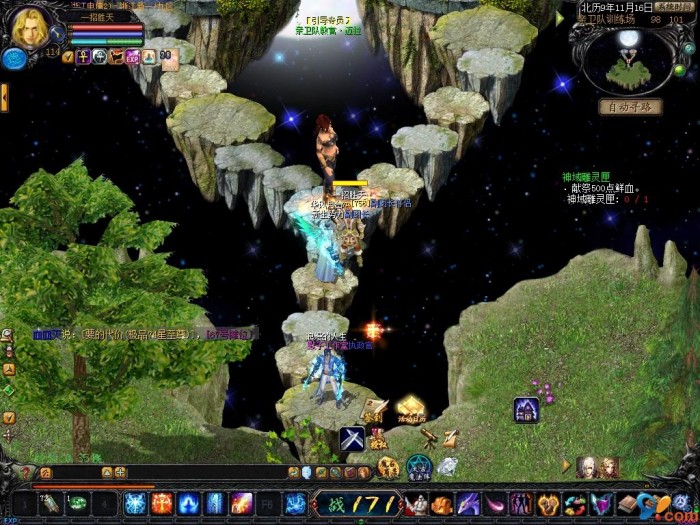Select the golden ankh buff icon
700x525 pixels.
point(83,57)
